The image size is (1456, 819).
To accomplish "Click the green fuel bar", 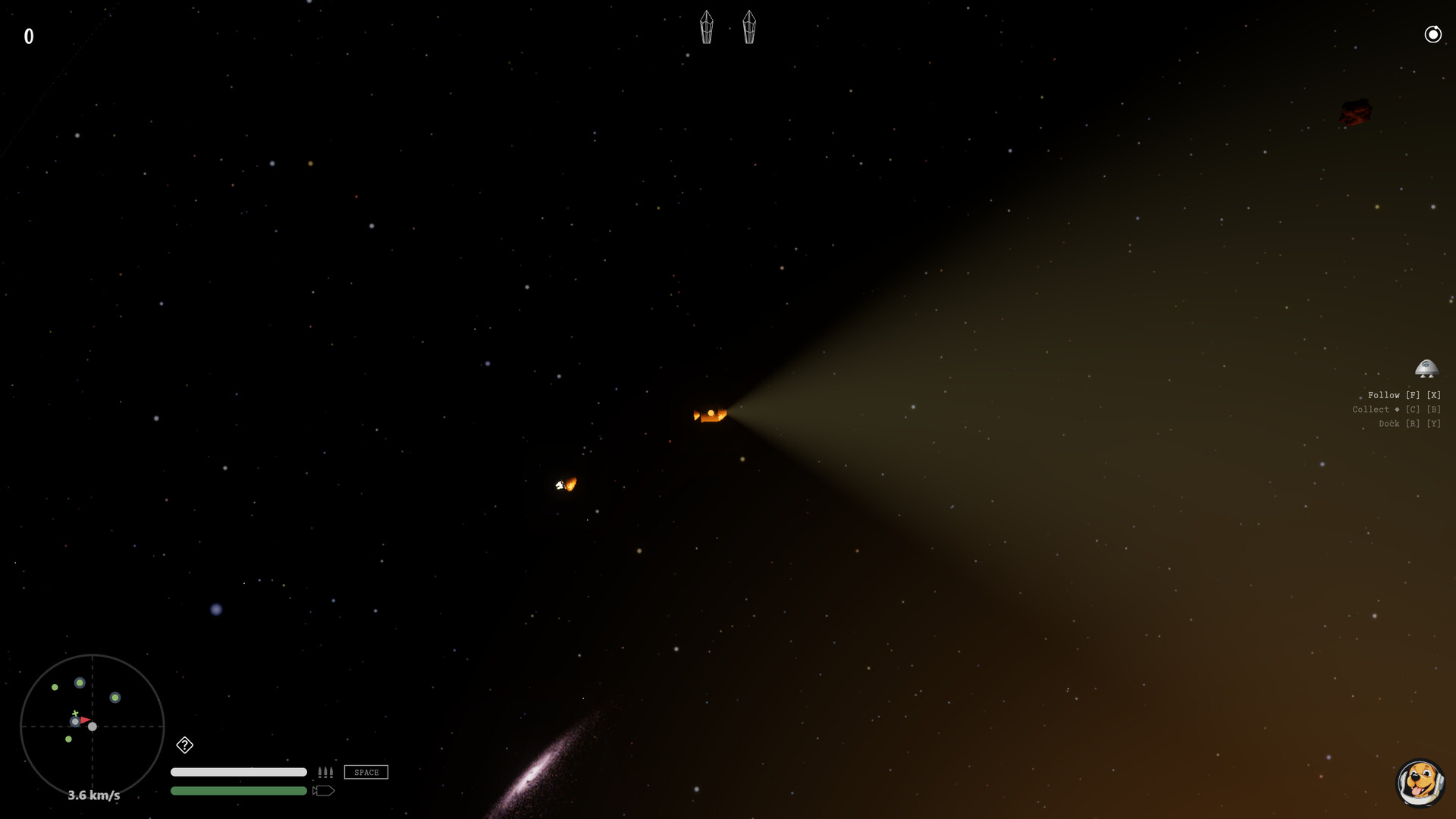I will pyautogui.click(x=237, y=790).
